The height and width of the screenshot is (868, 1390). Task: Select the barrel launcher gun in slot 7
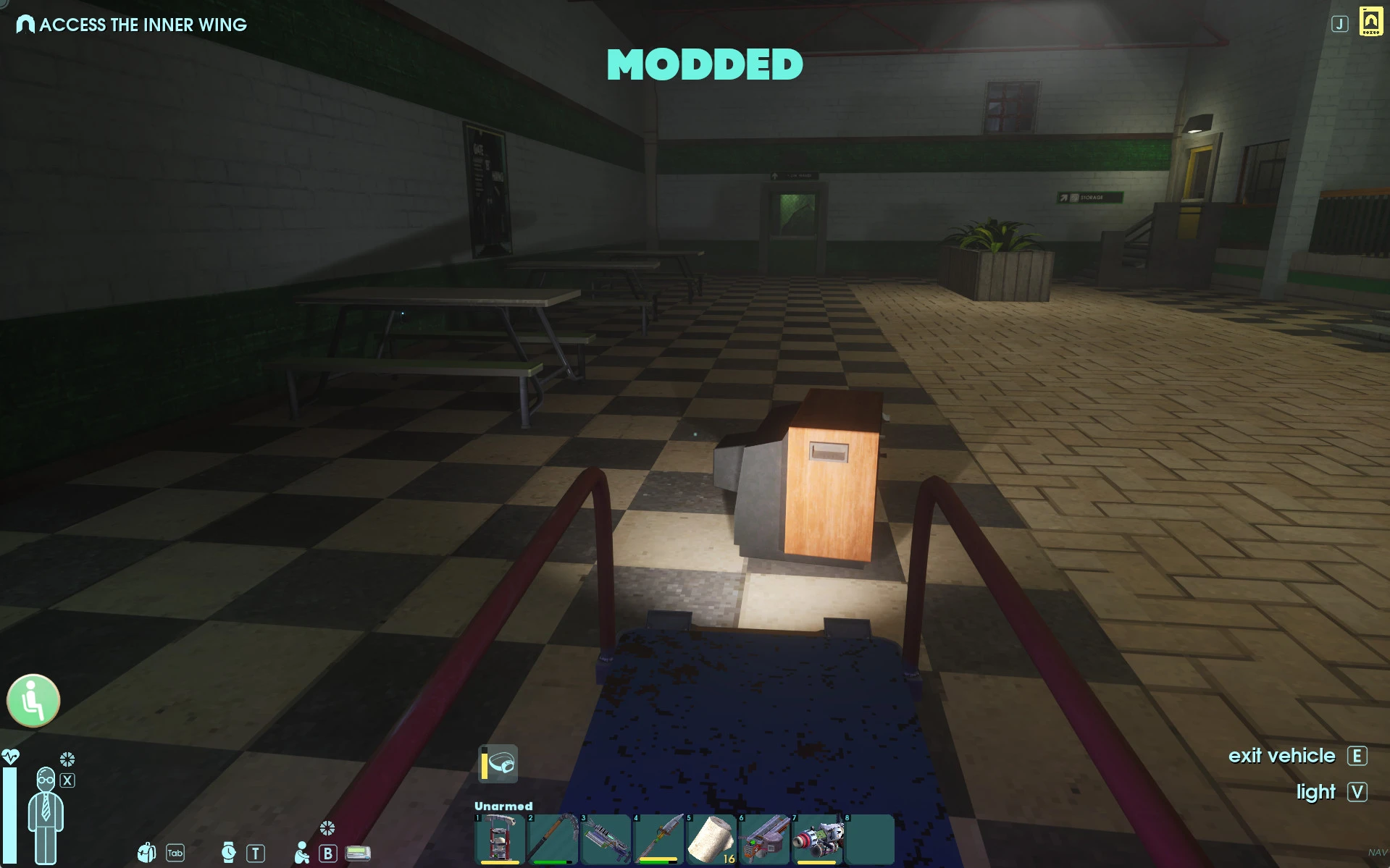(817, 839)
